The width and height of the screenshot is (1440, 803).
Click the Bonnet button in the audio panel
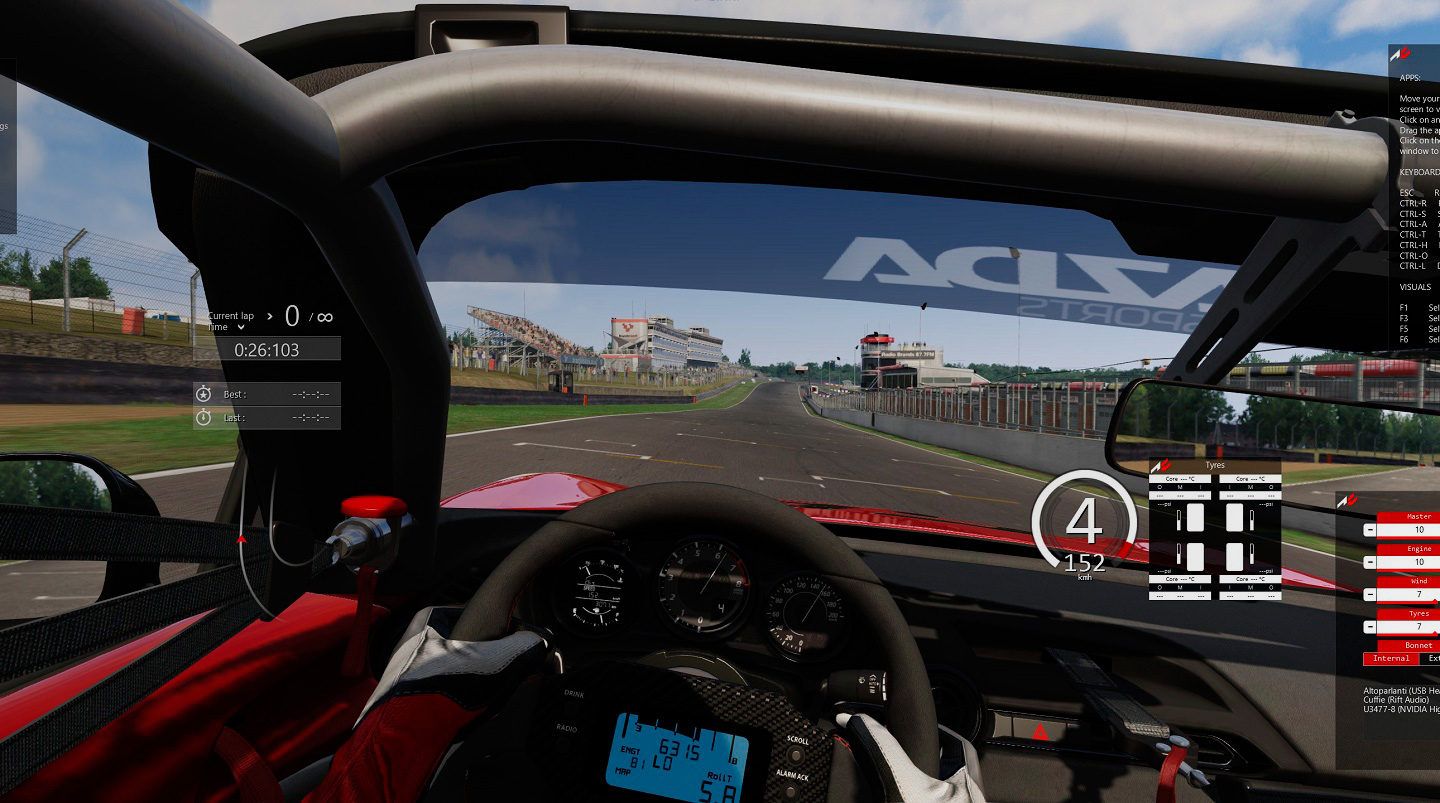1417,645
